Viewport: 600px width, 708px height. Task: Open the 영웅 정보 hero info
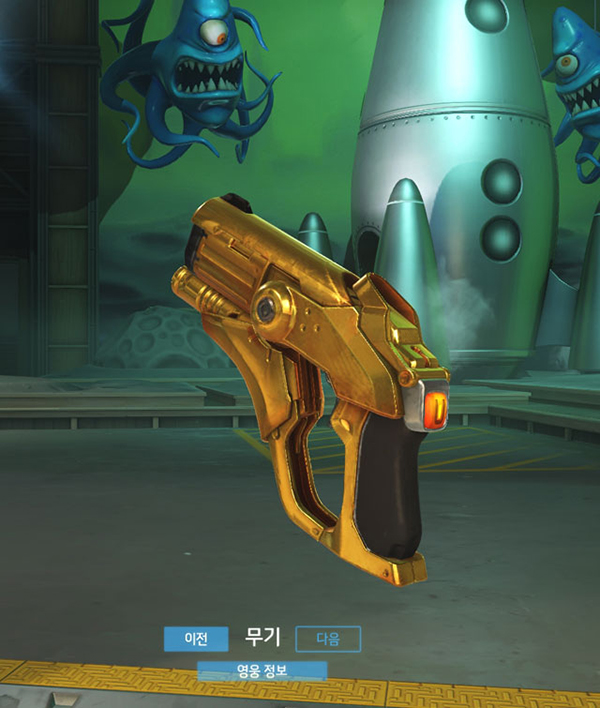(262, 670)
